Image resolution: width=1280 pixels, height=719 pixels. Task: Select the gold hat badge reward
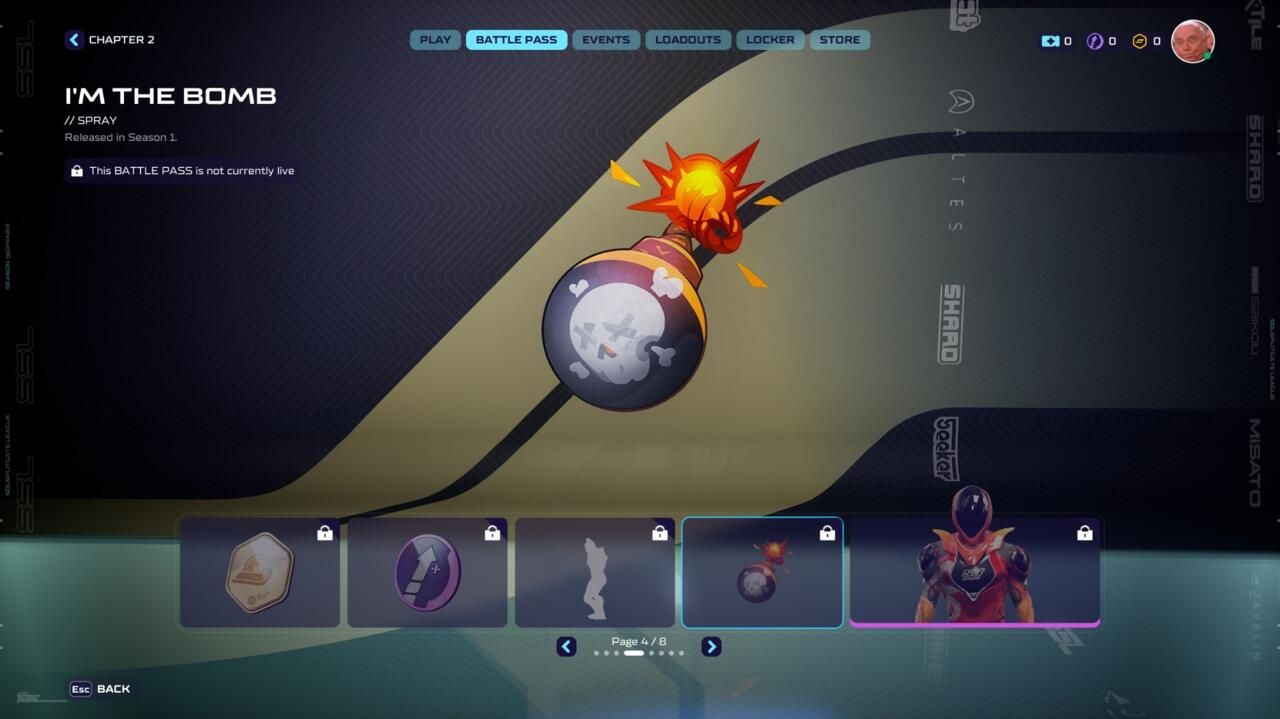260,572
